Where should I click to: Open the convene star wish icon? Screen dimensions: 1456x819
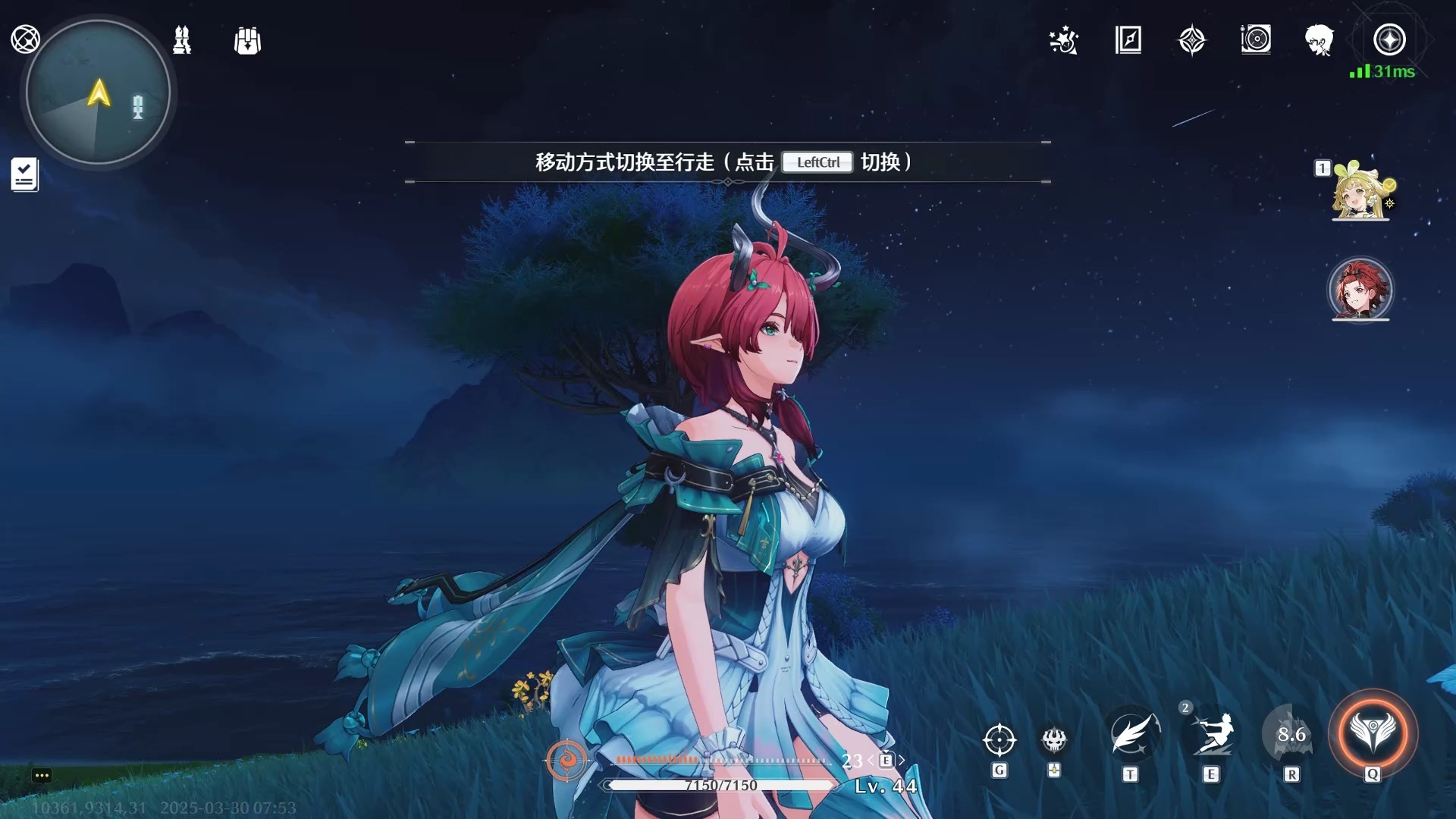pos(1192,42)
